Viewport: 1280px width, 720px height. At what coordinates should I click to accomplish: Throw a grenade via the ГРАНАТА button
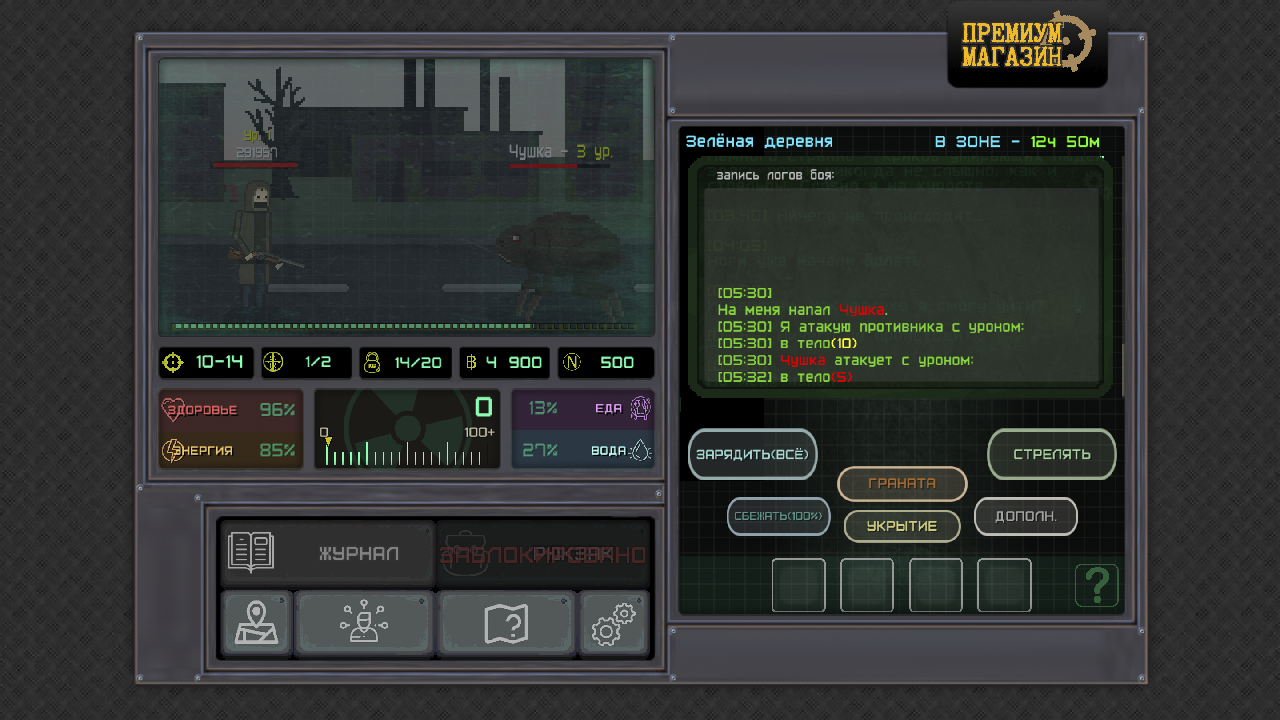(x=901, y=484)
